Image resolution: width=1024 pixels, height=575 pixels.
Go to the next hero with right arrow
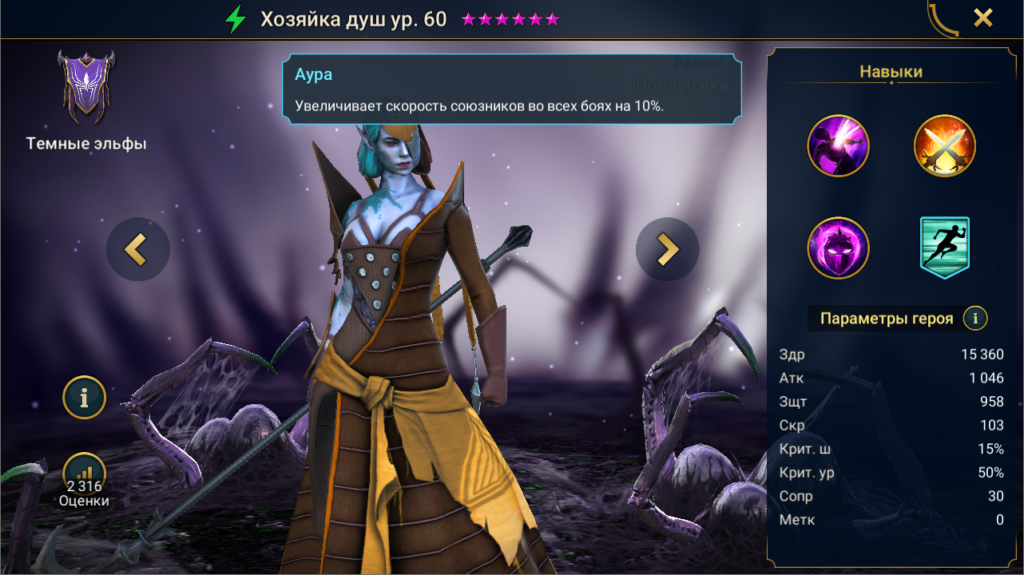(x=667, y=249)
